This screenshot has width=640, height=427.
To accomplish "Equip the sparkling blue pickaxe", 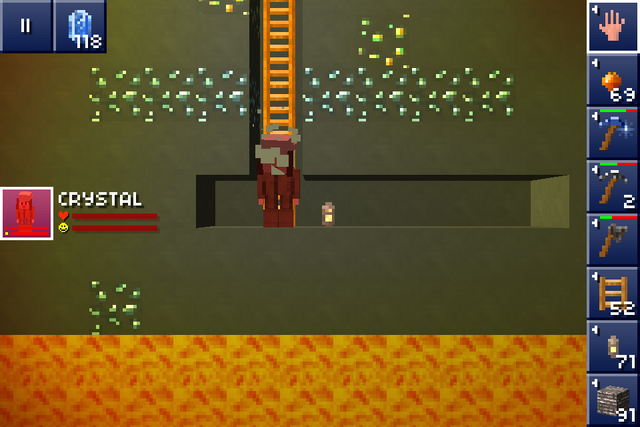I will tap(612, 133).
